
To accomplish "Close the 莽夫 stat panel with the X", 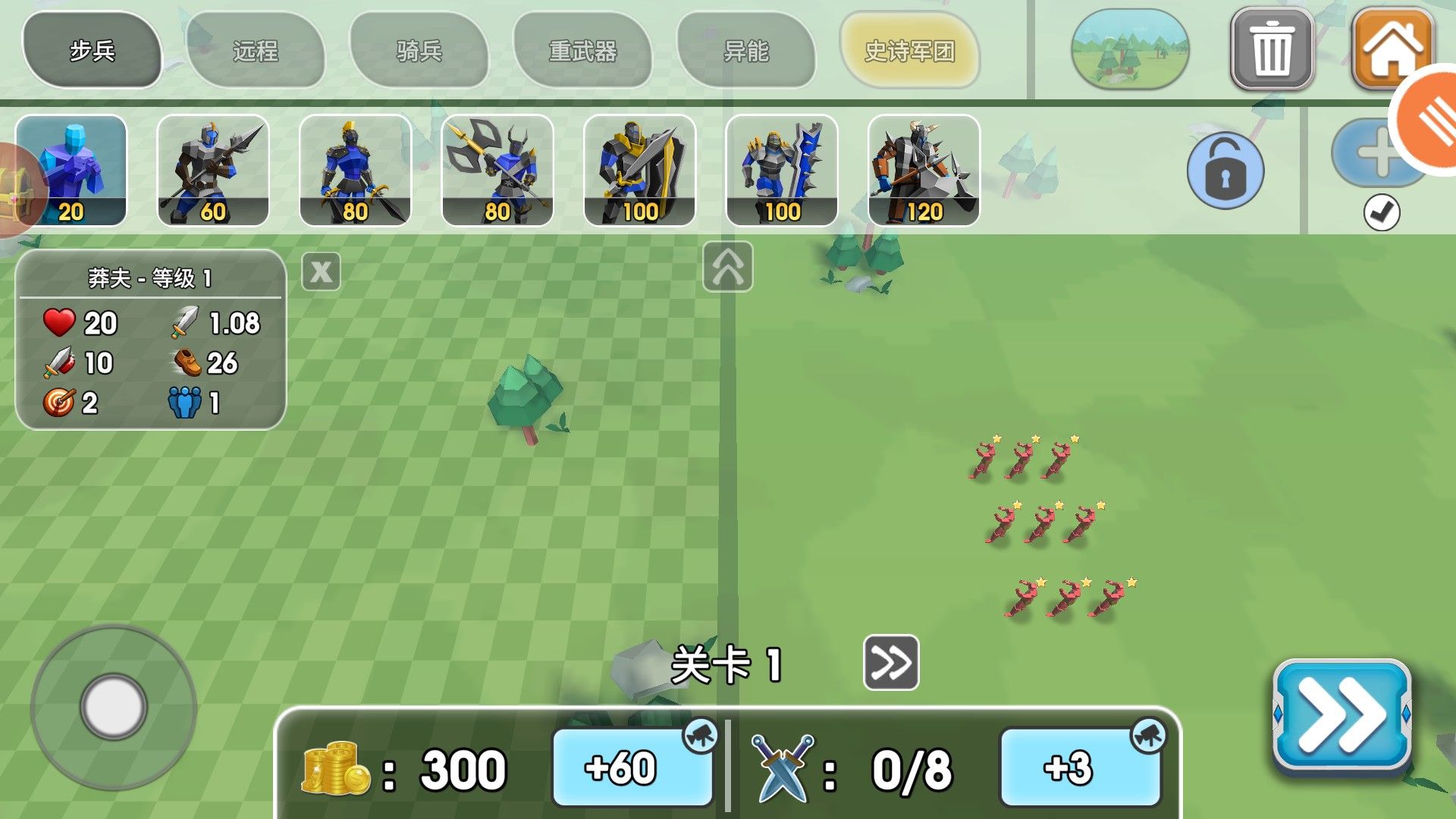I will click(x=322, y=271).
